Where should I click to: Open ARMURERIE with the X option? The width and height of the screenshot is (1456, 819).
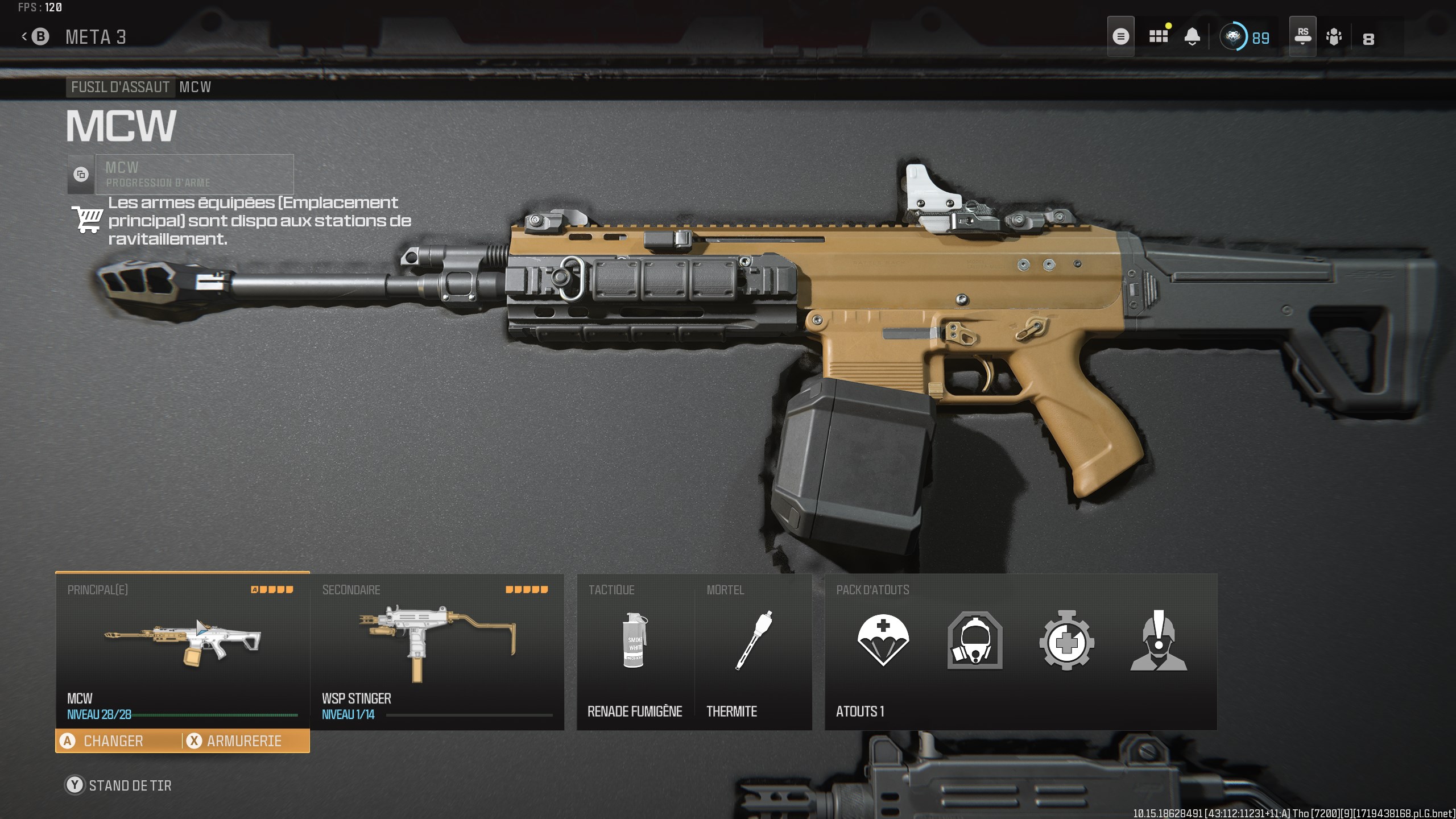(x=245, y=741)
